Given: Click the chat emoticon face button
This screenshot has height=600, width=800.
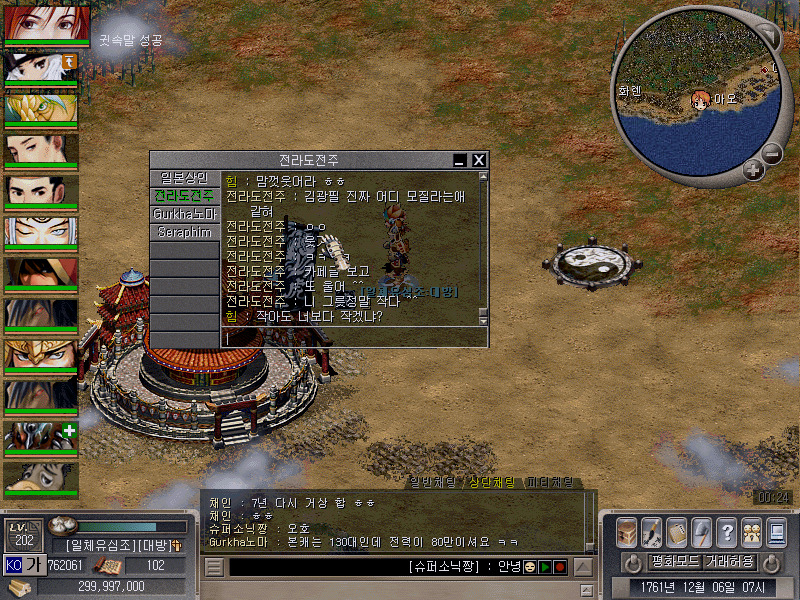Looking at the screenshot, I should 530,567.
